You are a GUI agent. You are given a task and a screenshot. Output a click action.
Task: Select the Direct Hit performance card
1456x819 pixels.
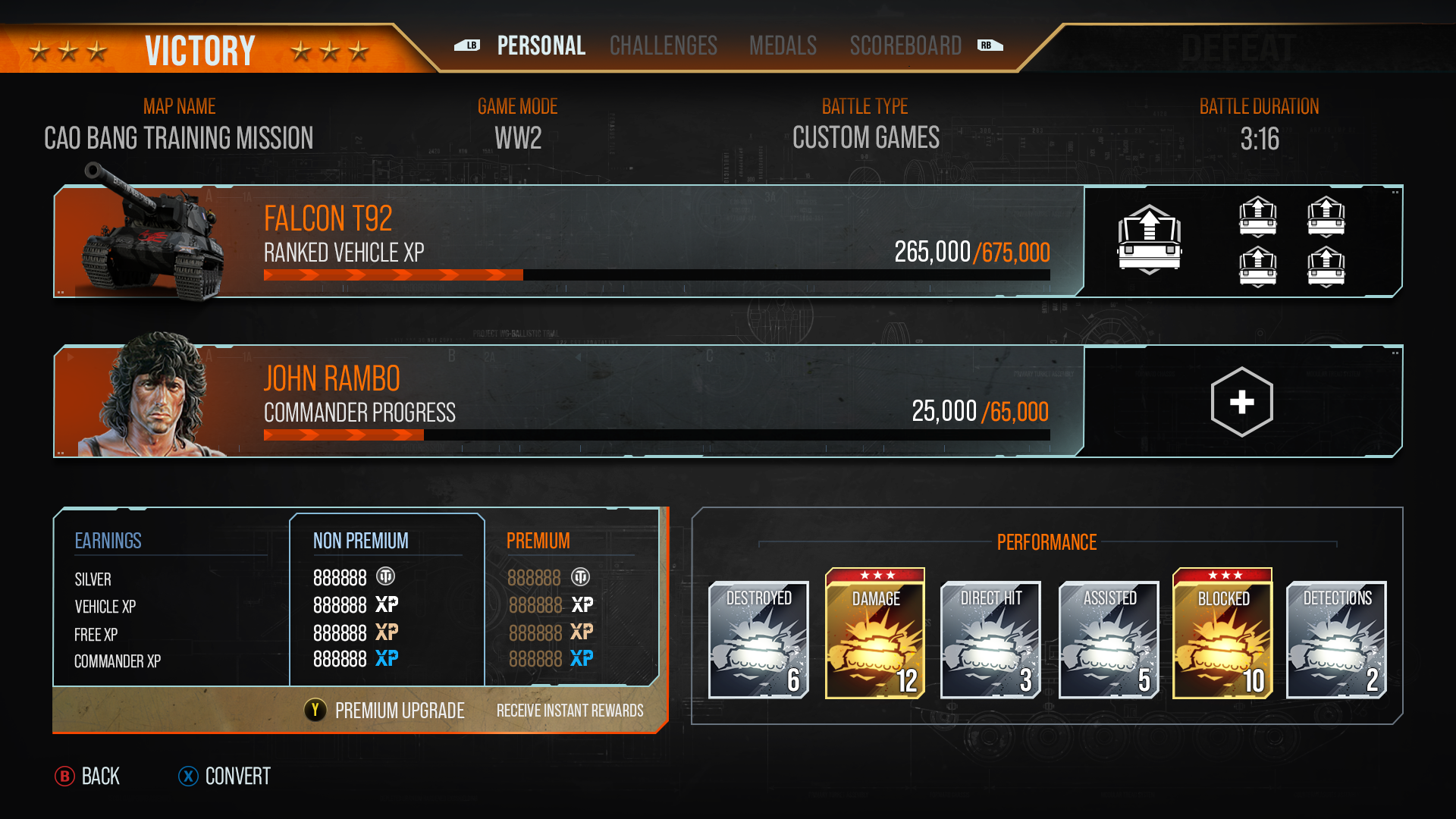pyautogui.click(x=990, y=639)
